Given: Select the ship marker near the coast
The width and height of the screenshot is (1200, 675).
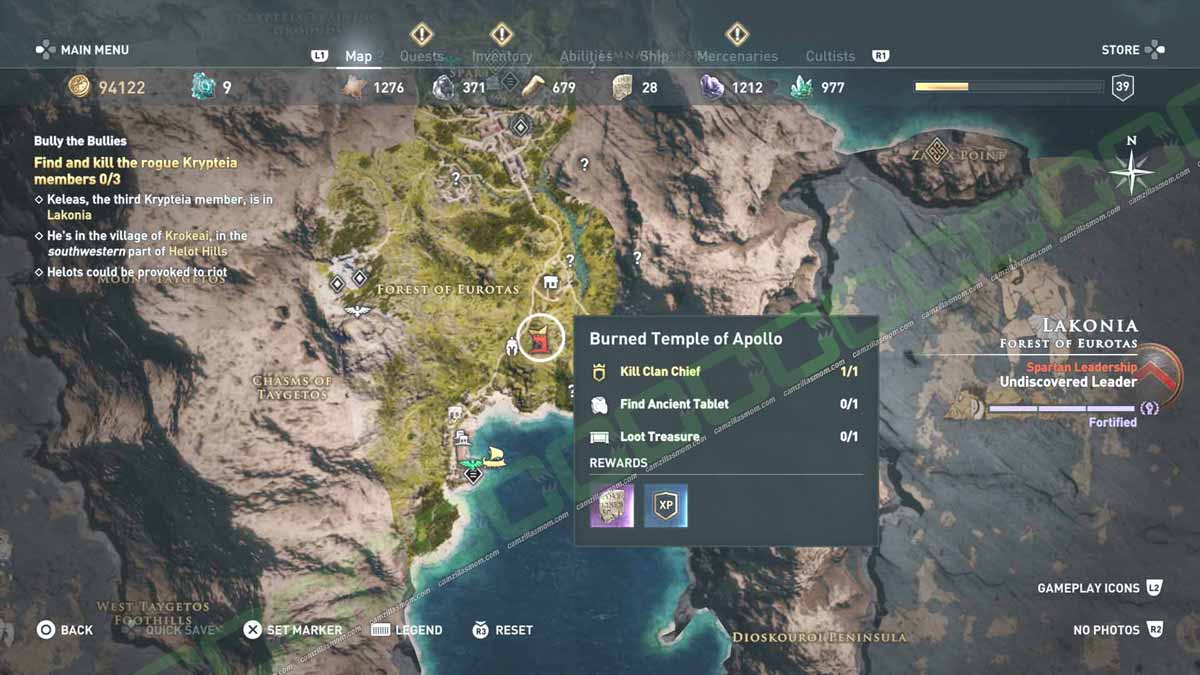Looking at the screenshot, I should (x=494, y=457).
